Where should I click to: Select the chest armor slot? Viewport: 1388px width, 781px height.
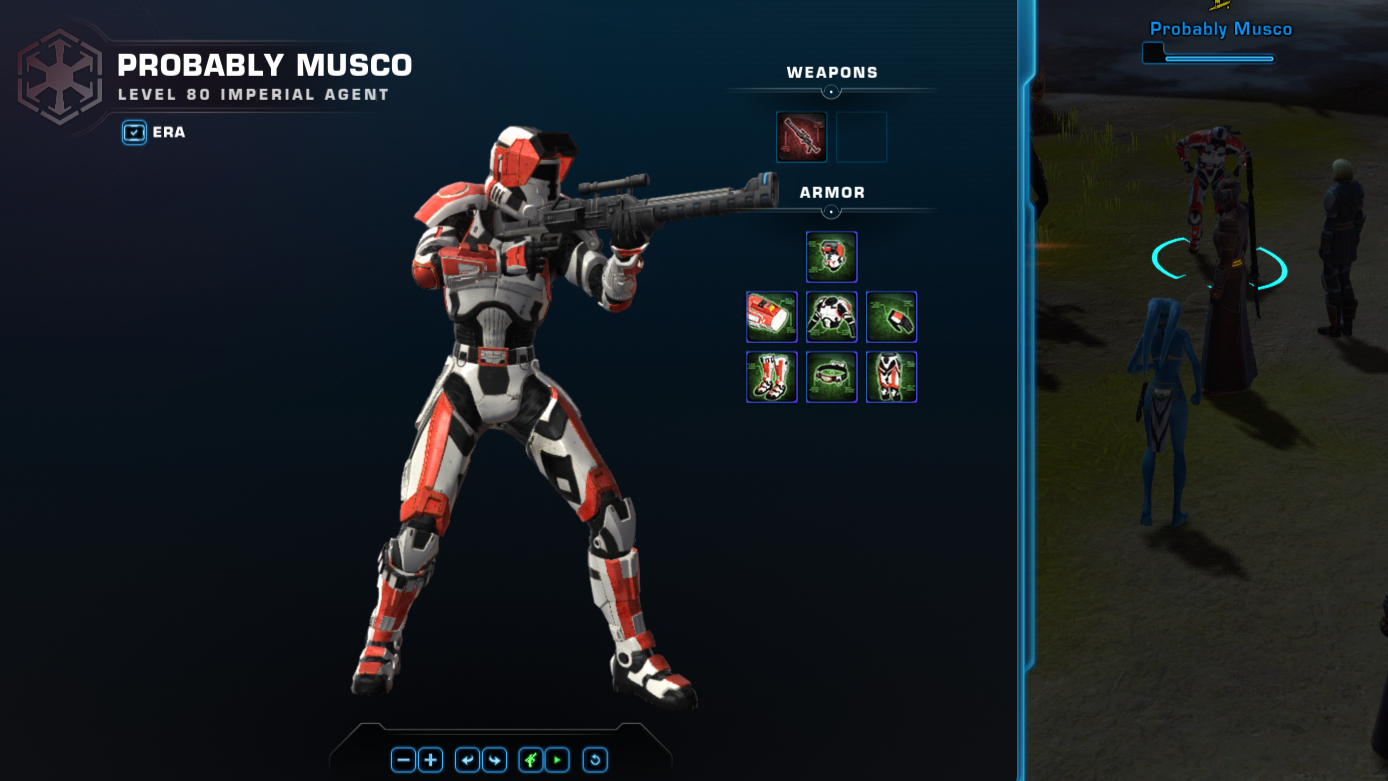(831, 317)
